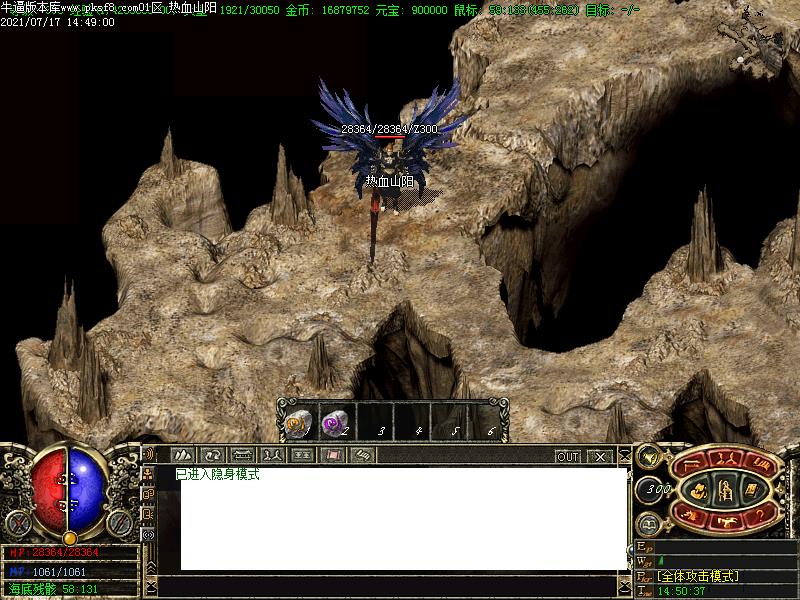The height and width of the screenshot is (600, 800).
Task: Click the OUT button above the chat
Action: pyautogui.click(x=568, y=457)
